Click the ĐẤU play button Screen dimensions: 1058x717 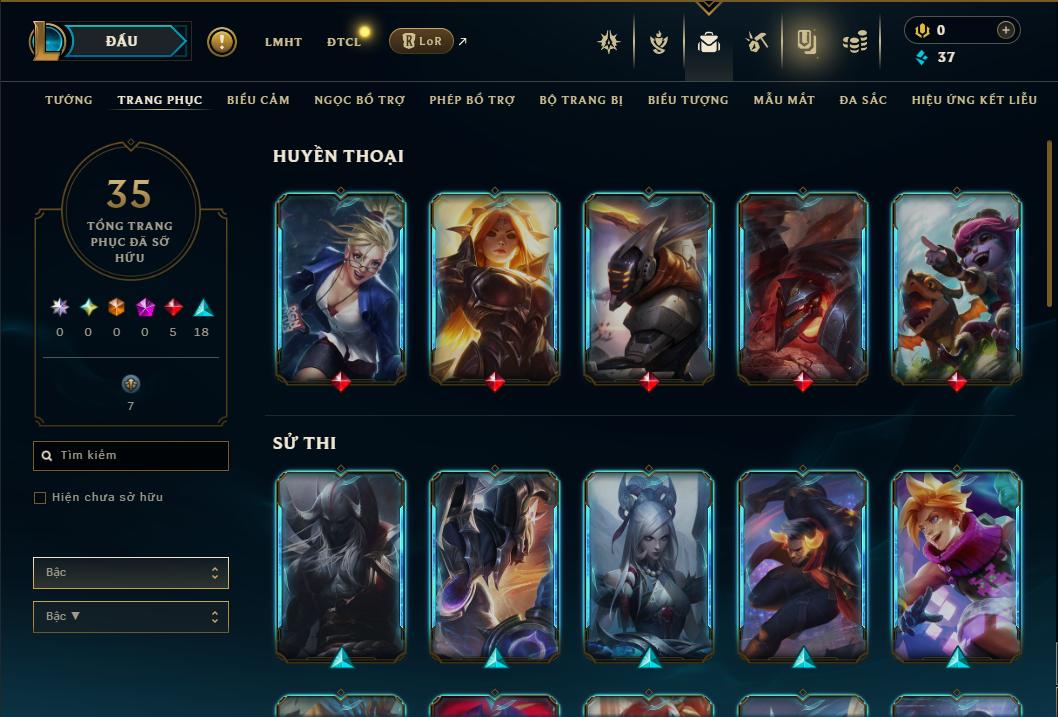tap(122, 41)
